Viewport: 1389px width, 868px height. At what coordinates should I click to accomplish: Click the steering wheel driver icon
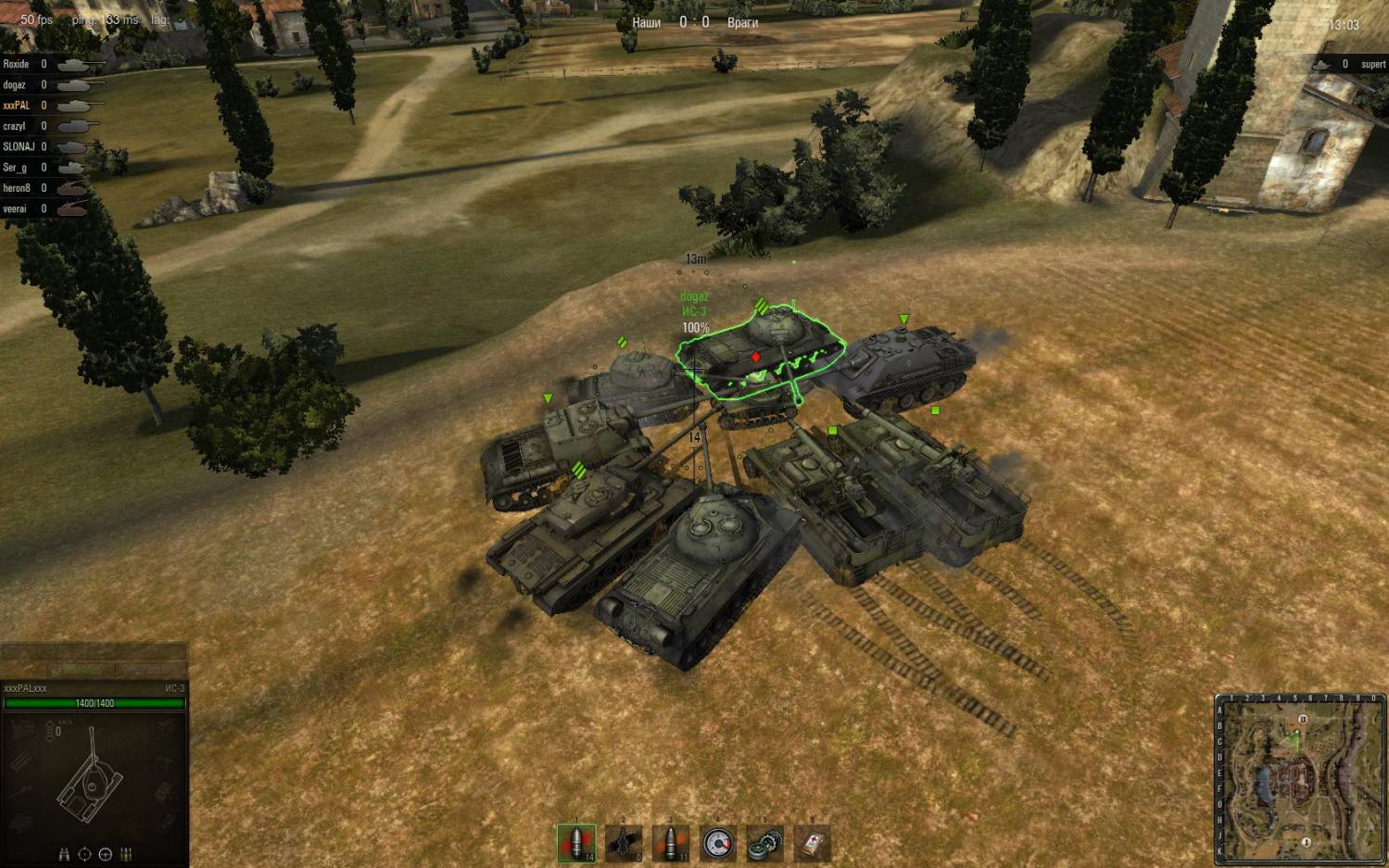[x=106, y=854]
